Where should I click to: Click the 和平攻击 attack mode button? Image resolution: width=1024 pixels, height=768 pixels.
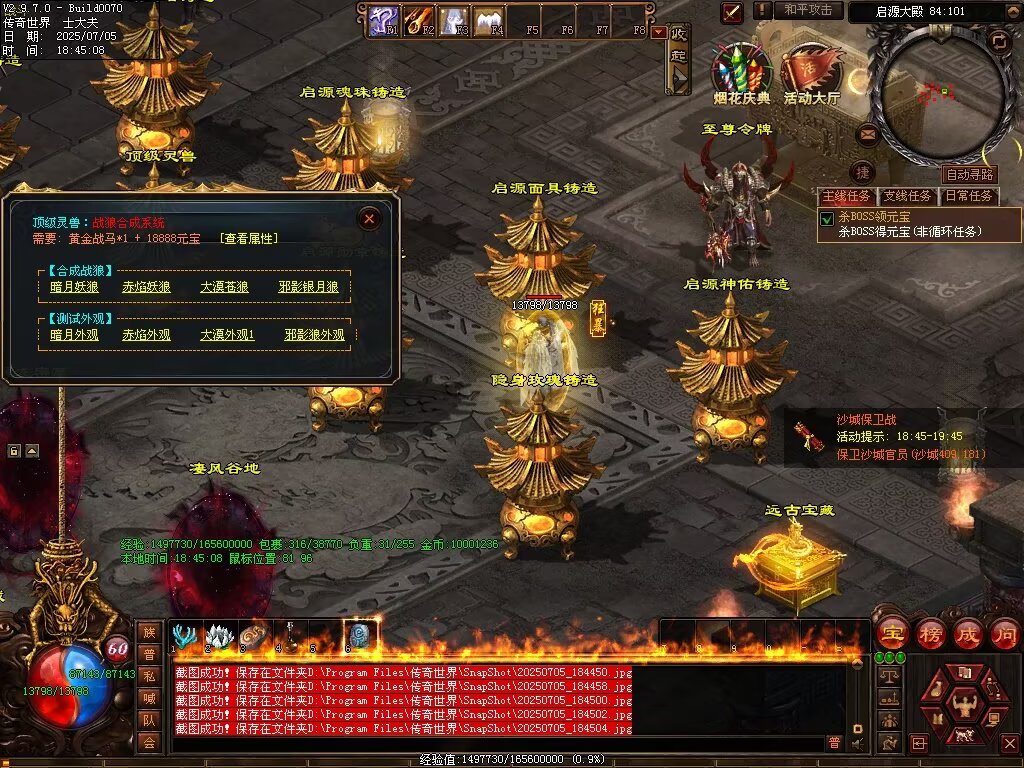coord(808,10)
